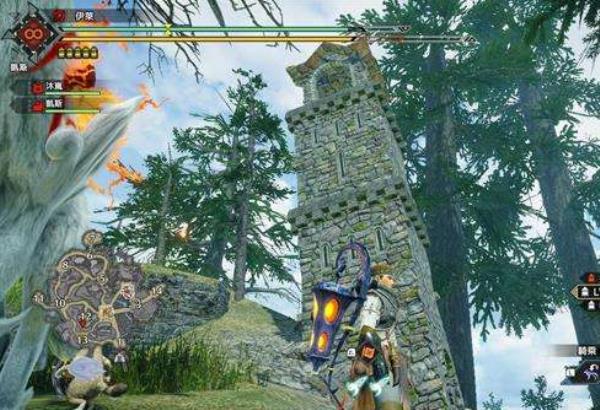Select the highlighted action bar entry
This screenshot has width=600, height=410.
[x=583, y=292]
